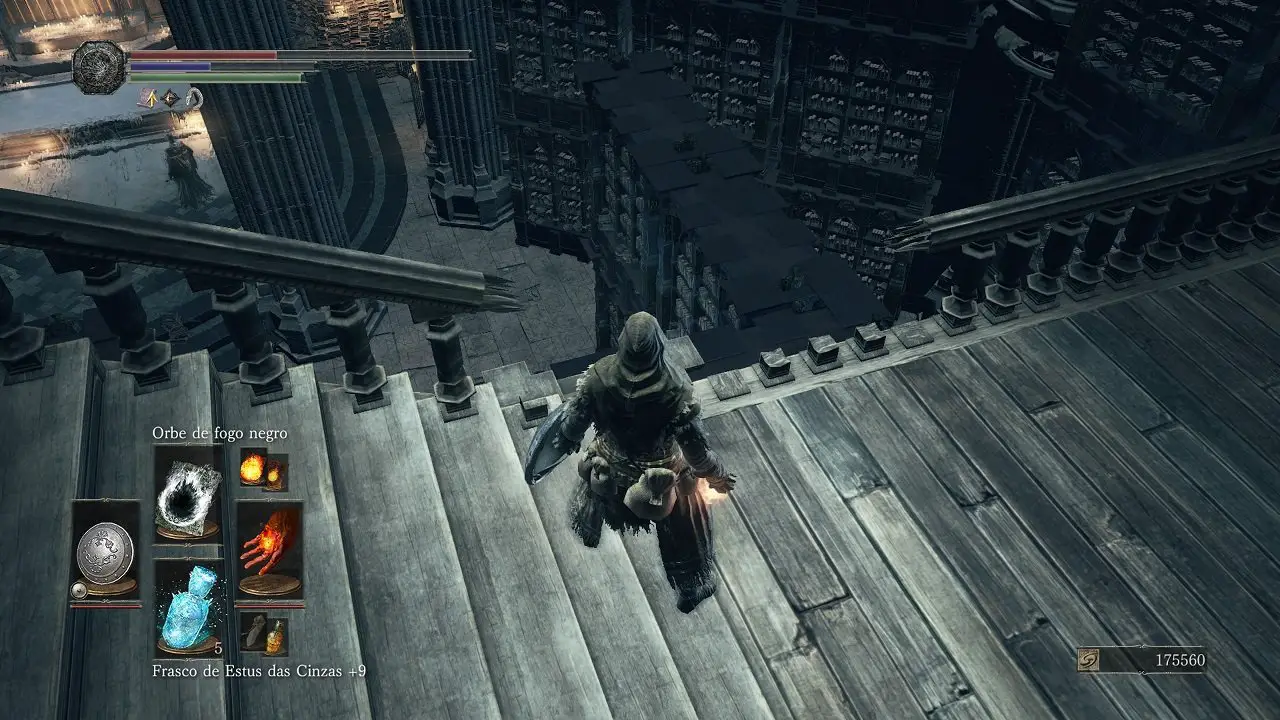Viewport: 1280px width, 720px height.
Task: Click the round silver shield slot
Action: [106, 550]
